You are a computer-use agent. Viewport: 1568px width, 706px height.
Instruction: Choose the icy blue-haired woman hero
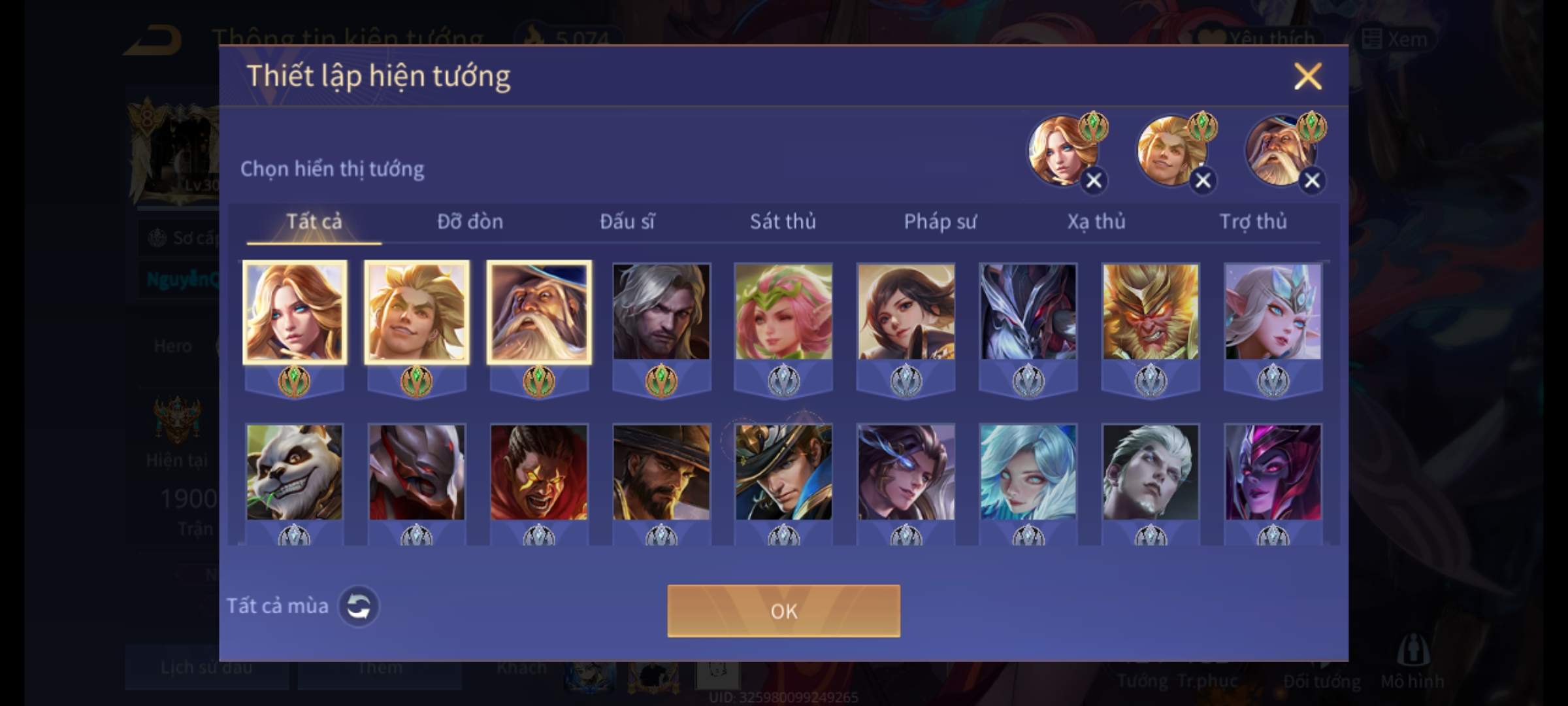pyautogui.click(x=1028, y=472)
